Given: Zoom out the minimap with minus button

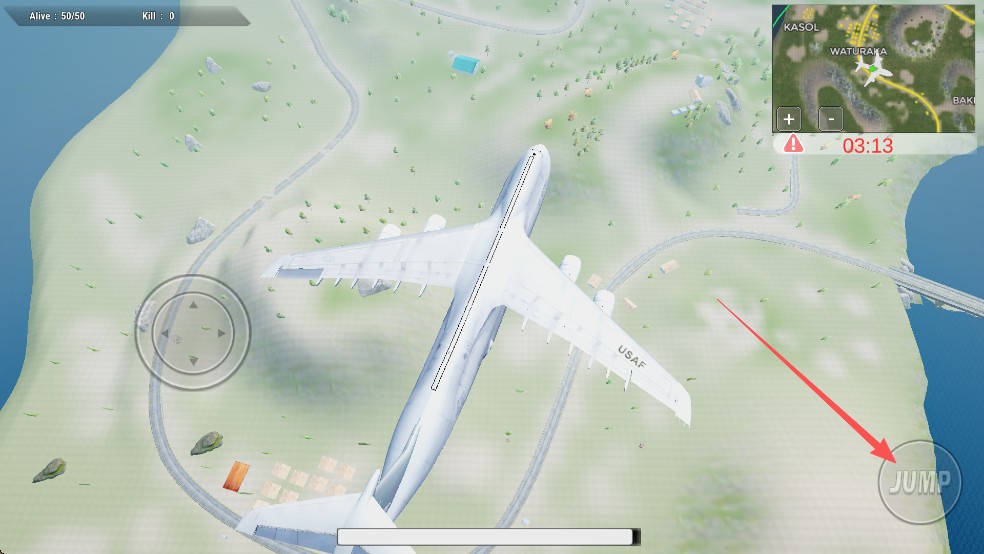Looking at the screenshot, I should point(830,118).
